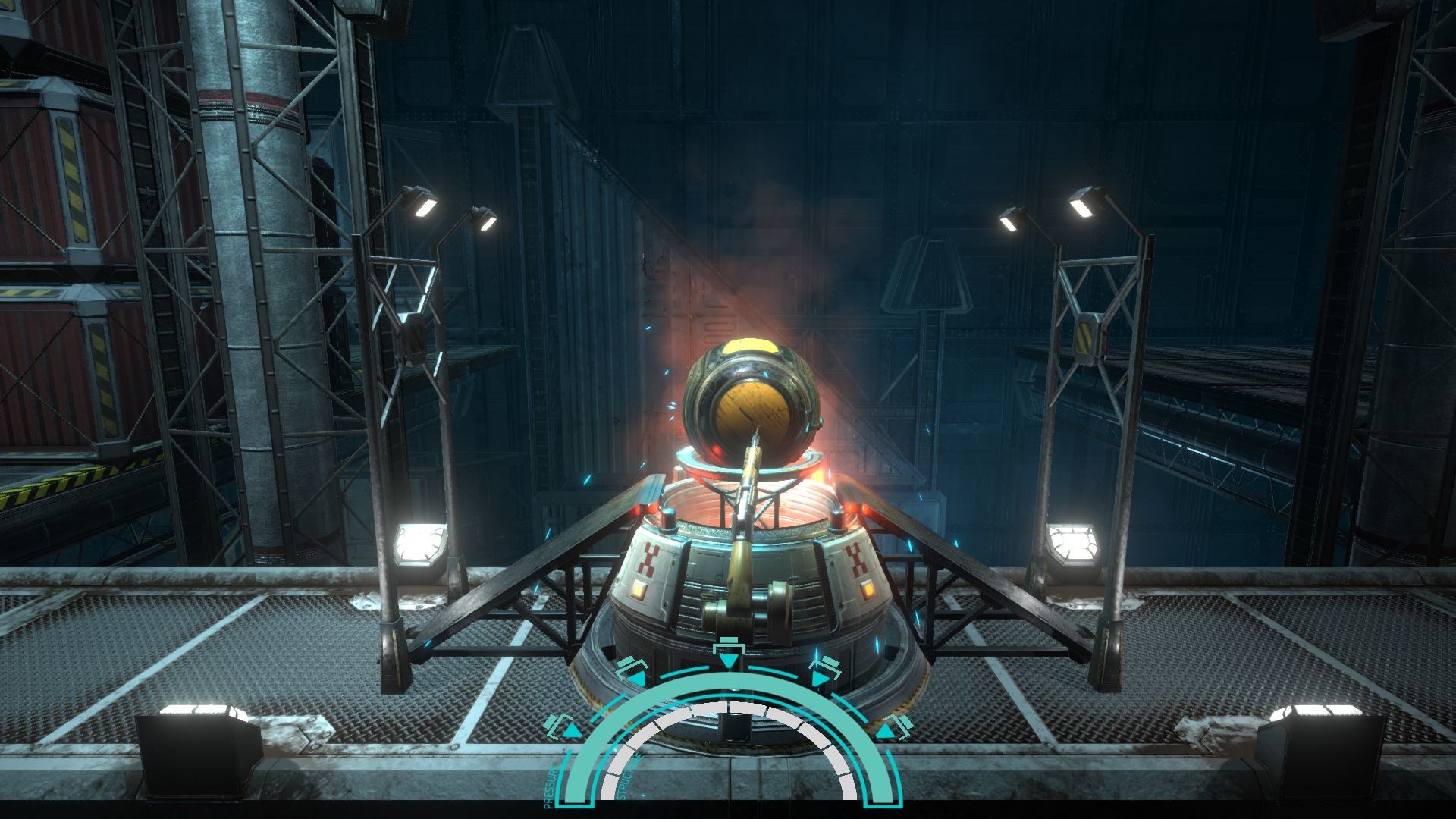Click the downward arrow indicator above the pod

[x=730, y=661]
